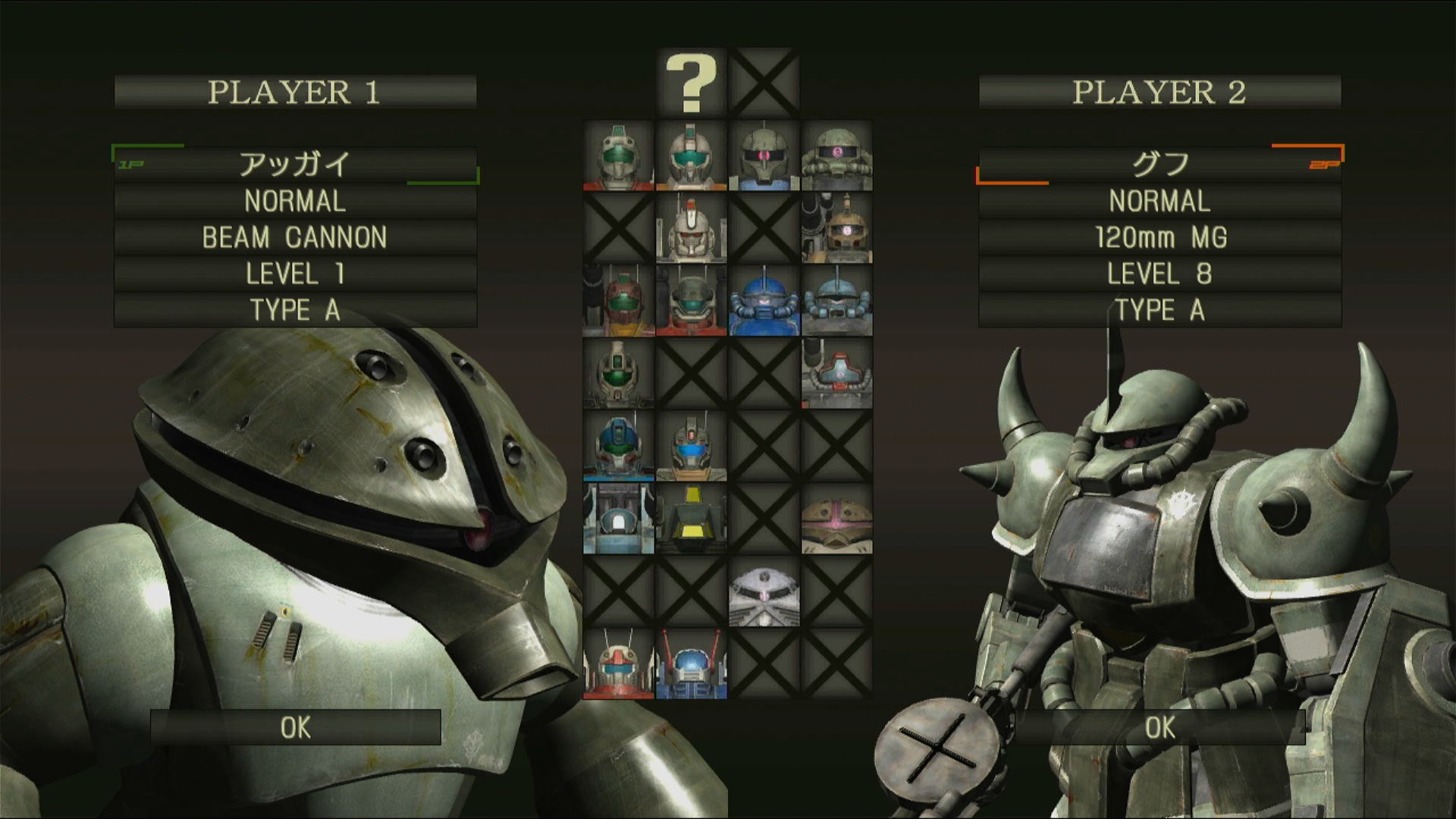Select the red-trimmed mech with cross-shaped visor
The width and height of the screenshot is (1456, 819).
[836, 374]
